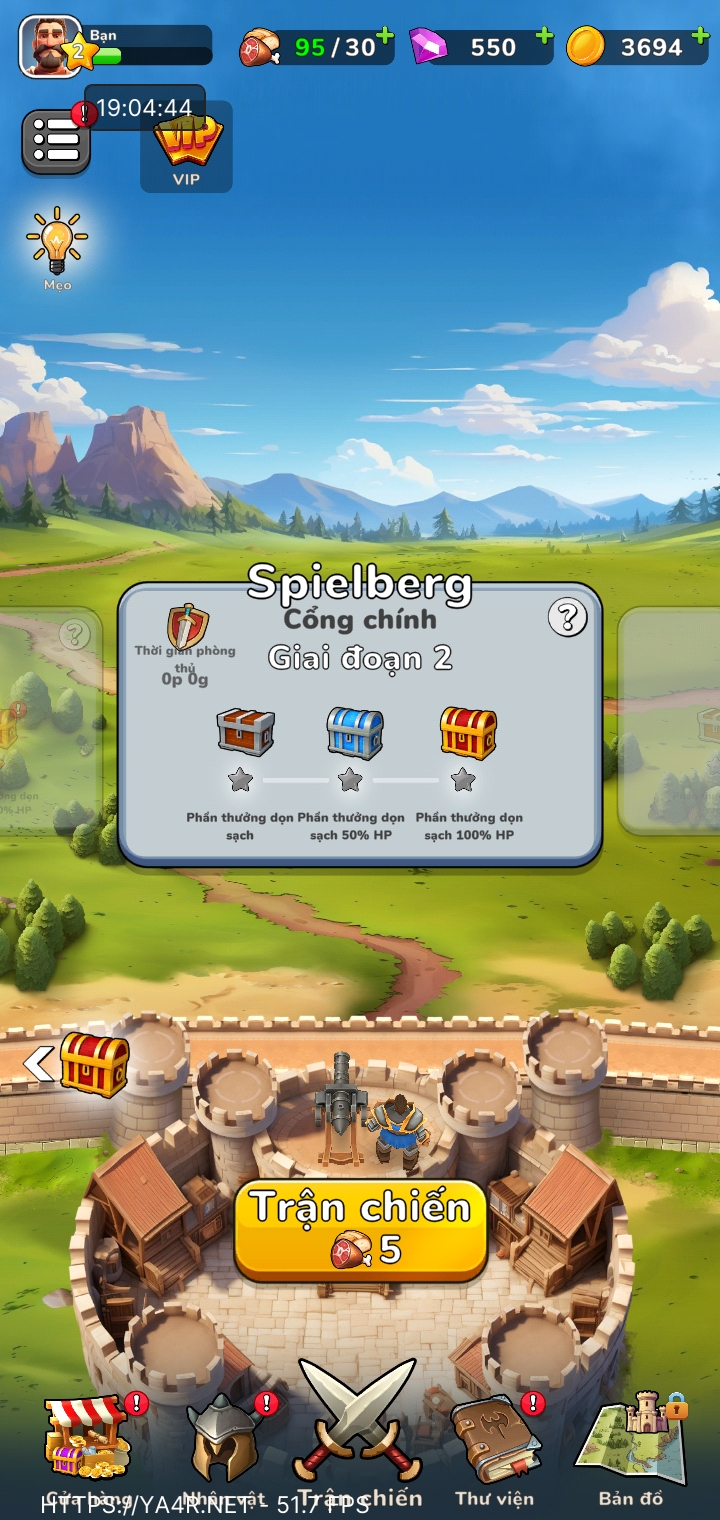Select the brown clear reward chest

click(245, 732)
